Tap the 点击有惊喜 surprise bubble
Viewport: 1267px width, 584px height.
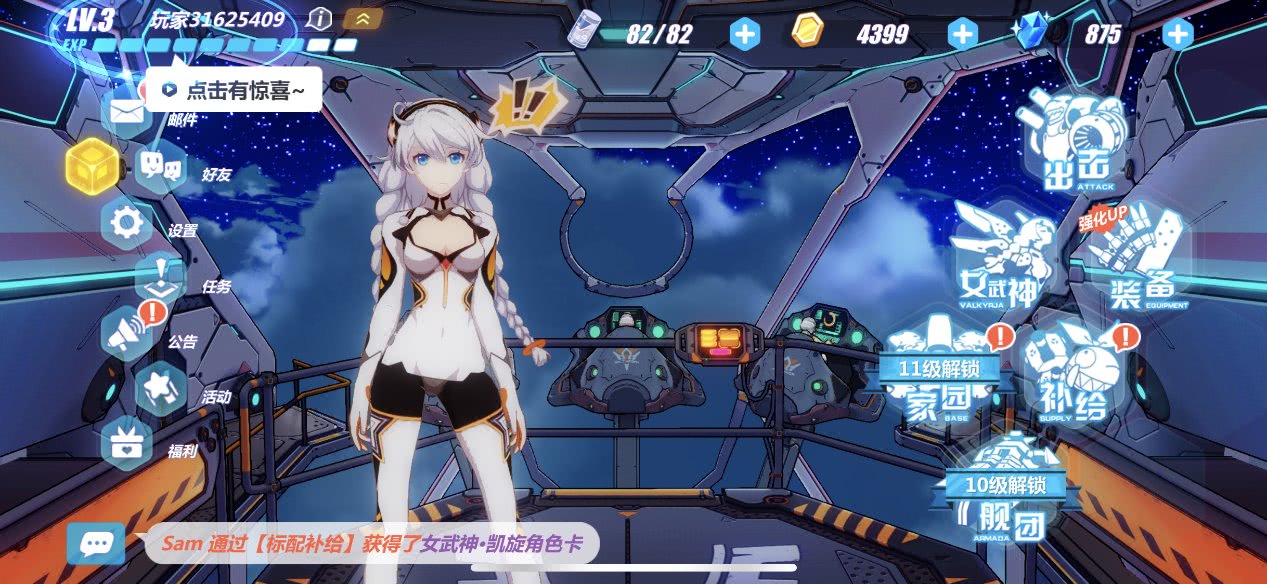pyautogui.click(x=234, y=90)
